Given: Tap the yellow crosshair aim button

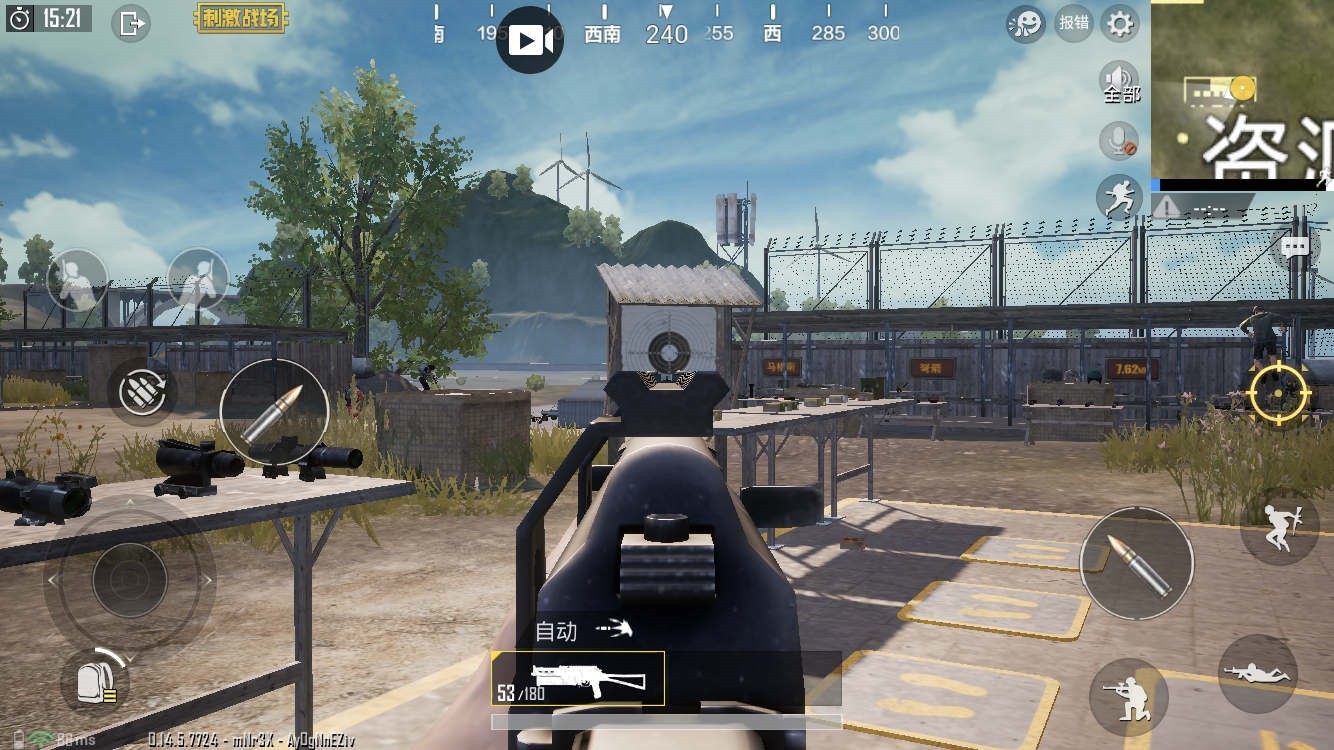Looking at the screenshot, I should click(x=1279, y=392).
